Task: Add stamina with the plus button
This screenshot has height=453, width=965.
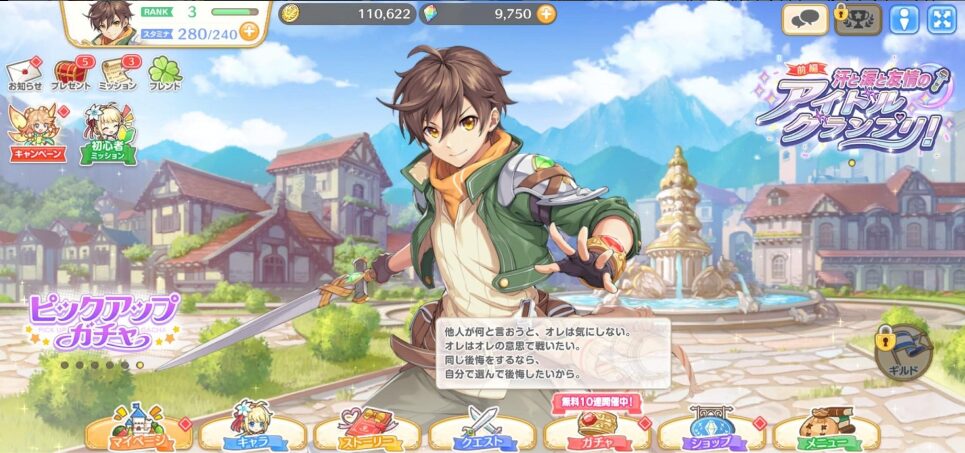Action: pos(248,31)
